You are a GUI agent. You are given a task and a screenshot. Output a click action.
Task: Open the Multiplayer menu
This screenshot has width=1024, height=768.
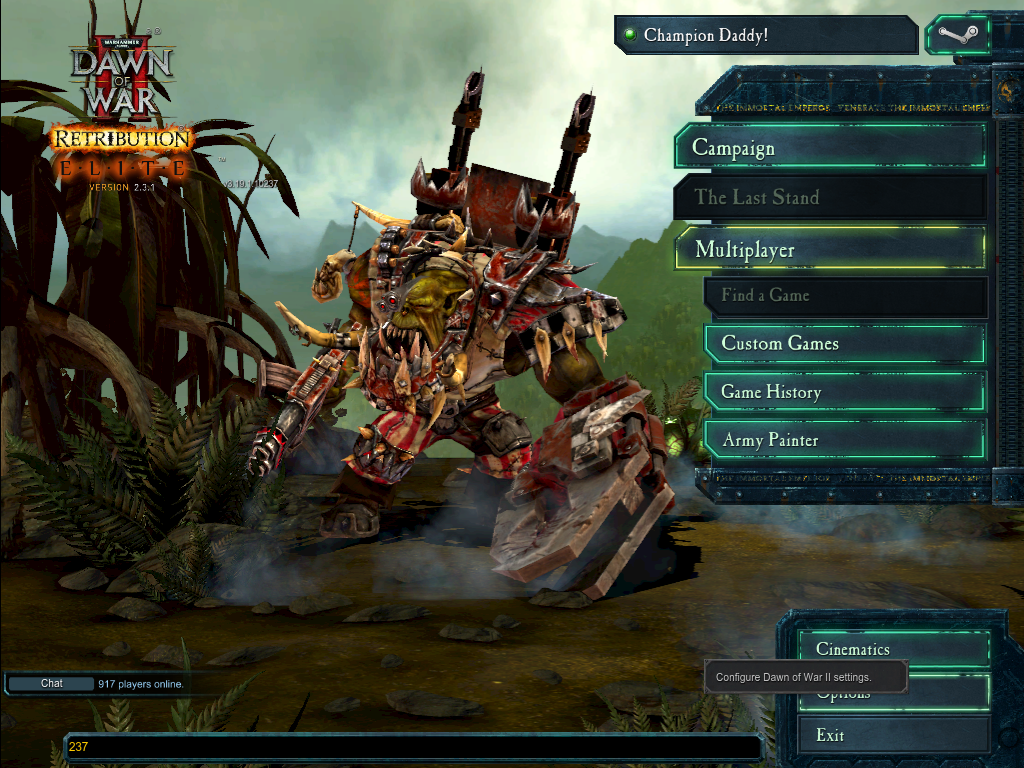830,249
